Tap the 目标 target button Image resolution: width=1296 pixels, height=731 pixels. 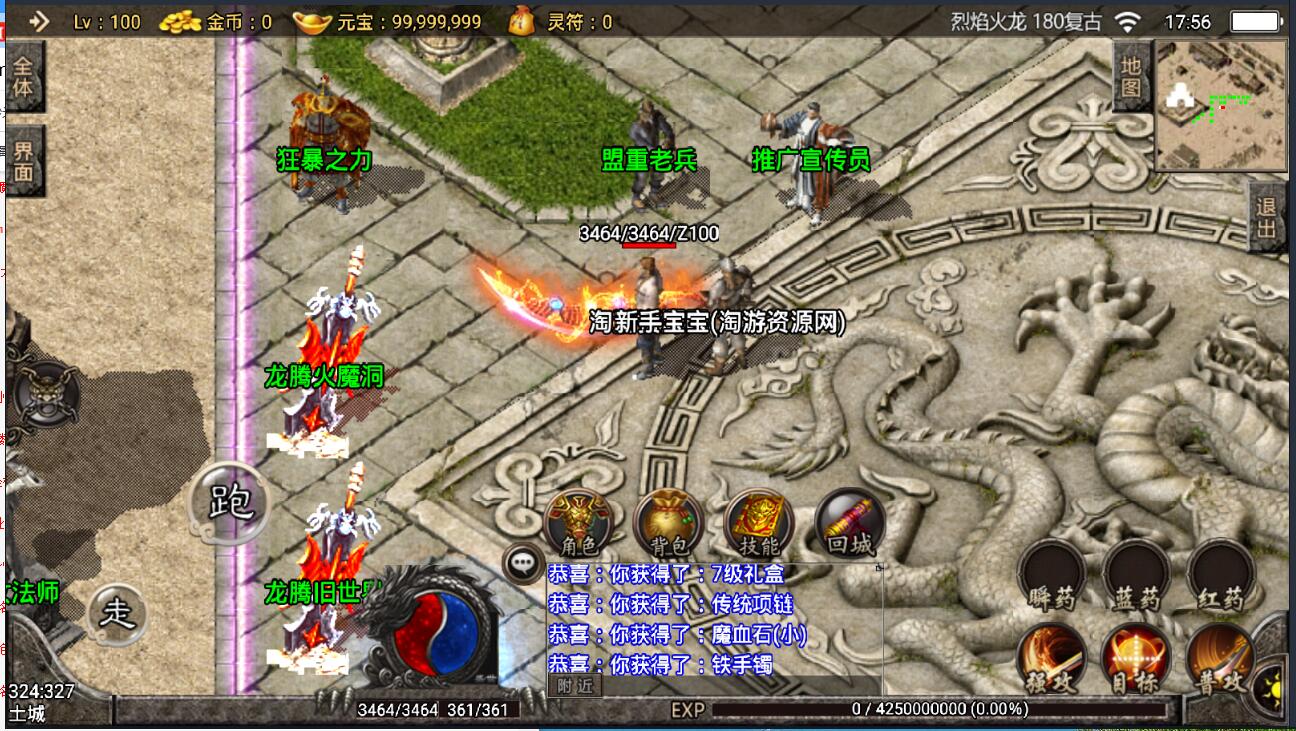[1136, 660]
